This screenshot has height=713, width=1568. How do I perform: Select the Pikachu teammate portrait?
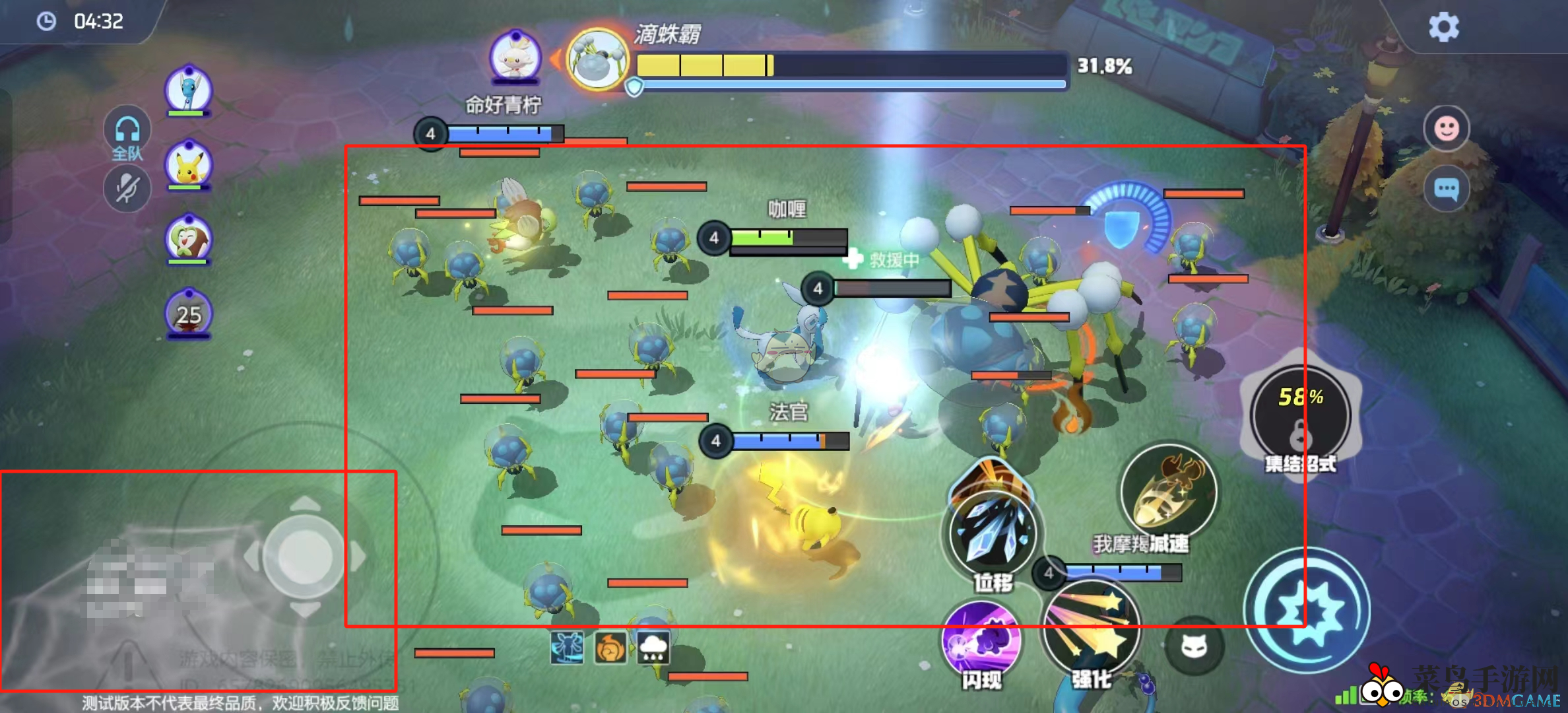click(x=189, y=165)
